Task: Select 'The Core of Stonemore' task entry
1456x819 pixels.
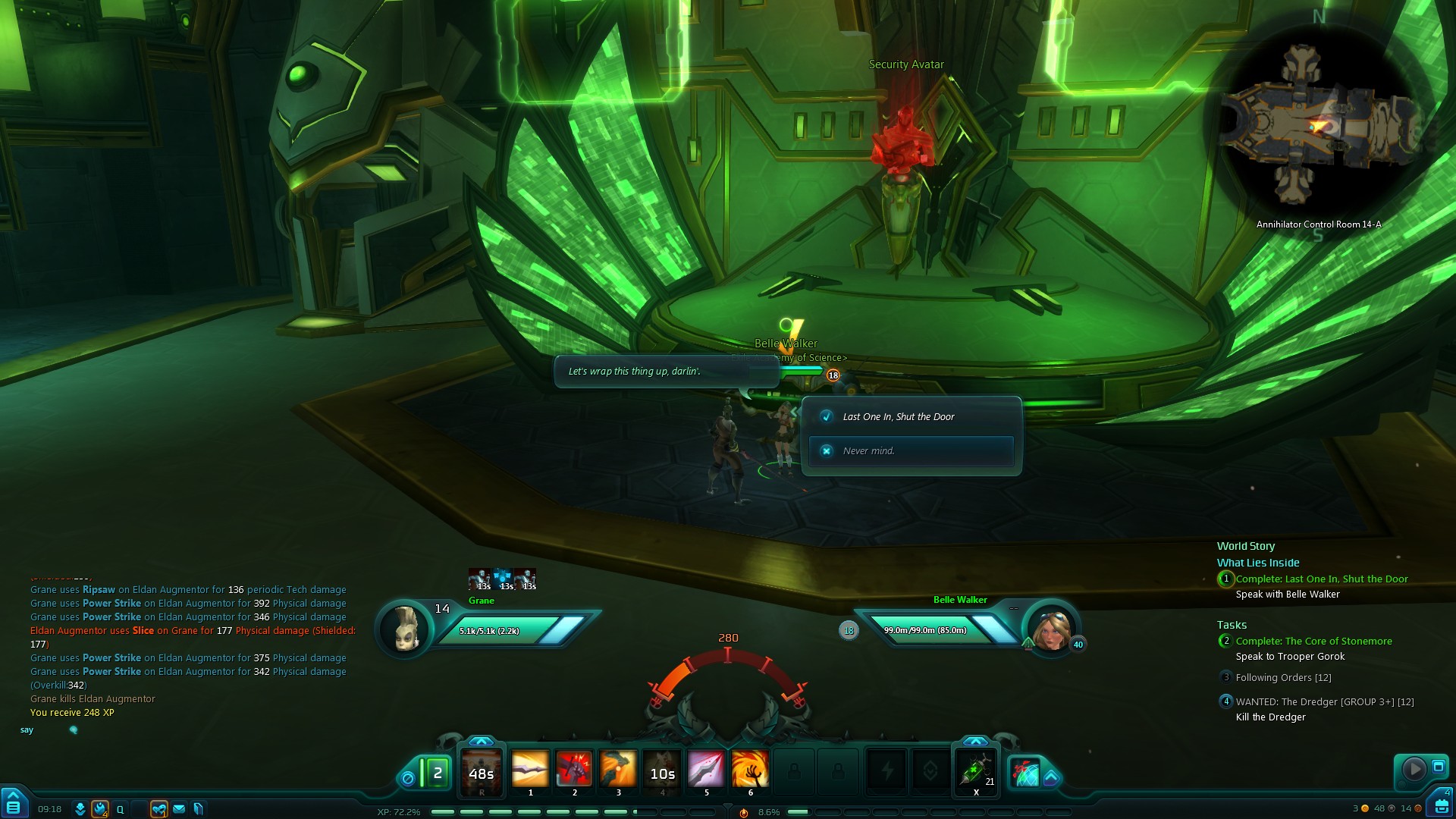Action: pos(1313,642)
